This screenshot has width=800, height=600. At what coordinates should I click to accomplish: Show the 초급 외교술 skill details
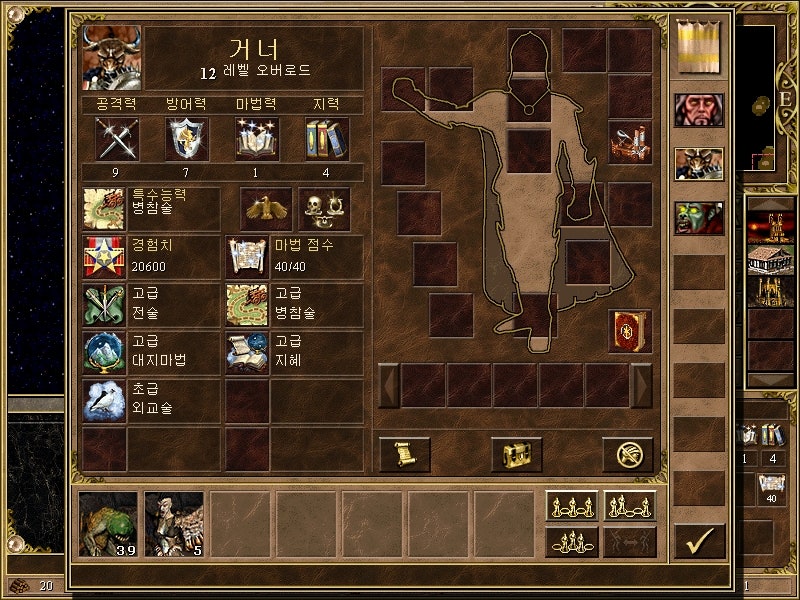click(x=105, y=400)
